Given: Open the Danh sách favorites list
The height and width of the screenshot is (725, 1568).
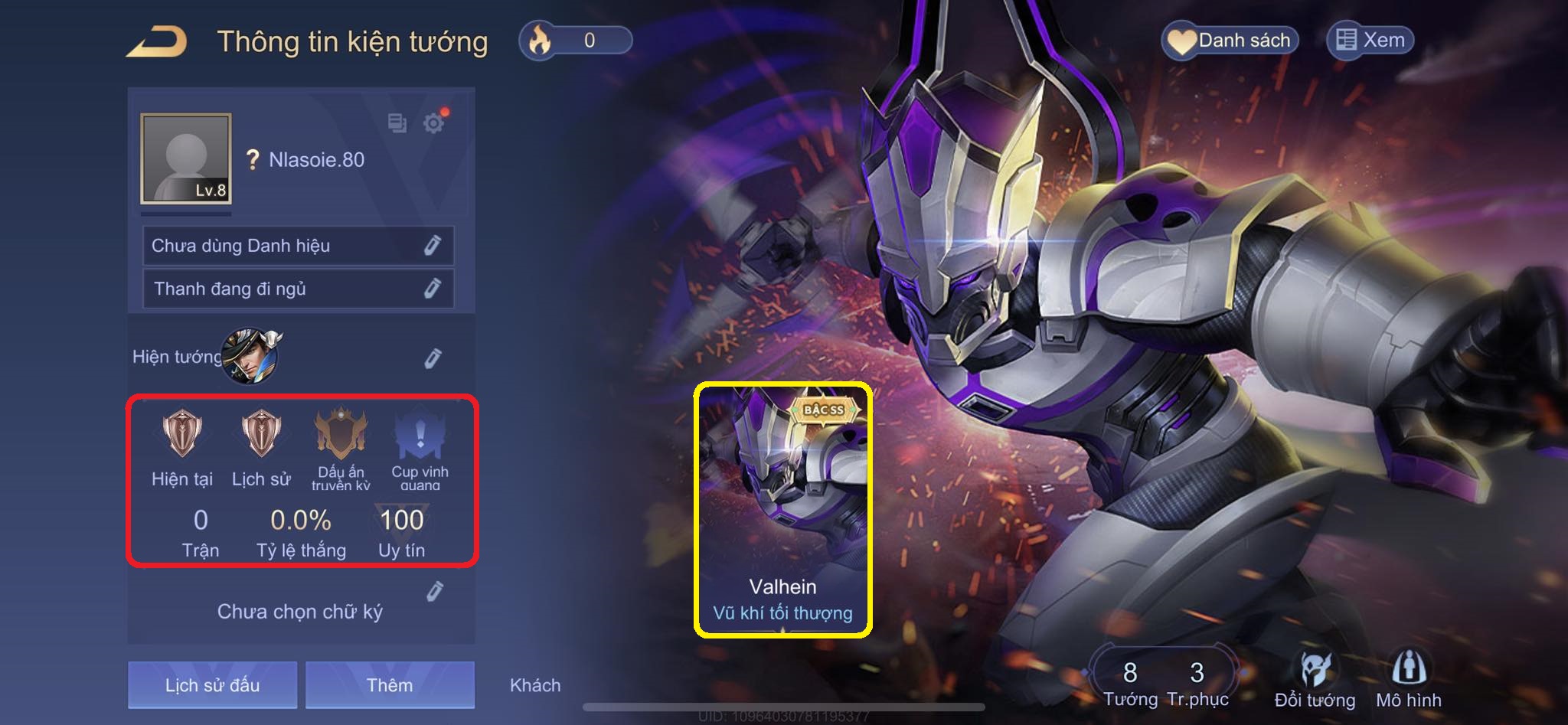Looking at the screenshot, I should pyautogui.click(x=1230, y=41).
